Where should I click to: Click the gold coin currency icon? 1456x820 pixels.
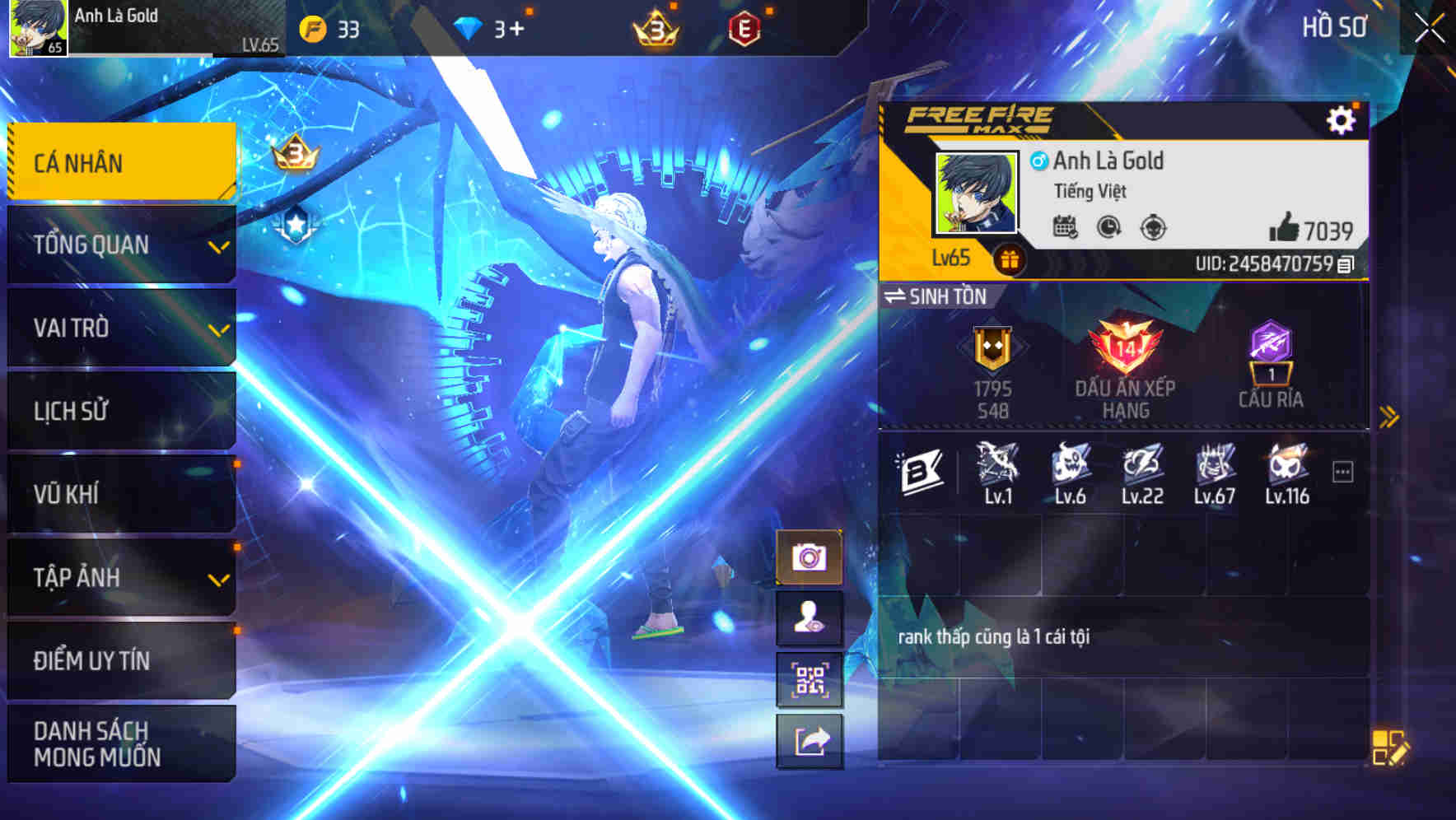pyautogui.click(x=313, y=26)
